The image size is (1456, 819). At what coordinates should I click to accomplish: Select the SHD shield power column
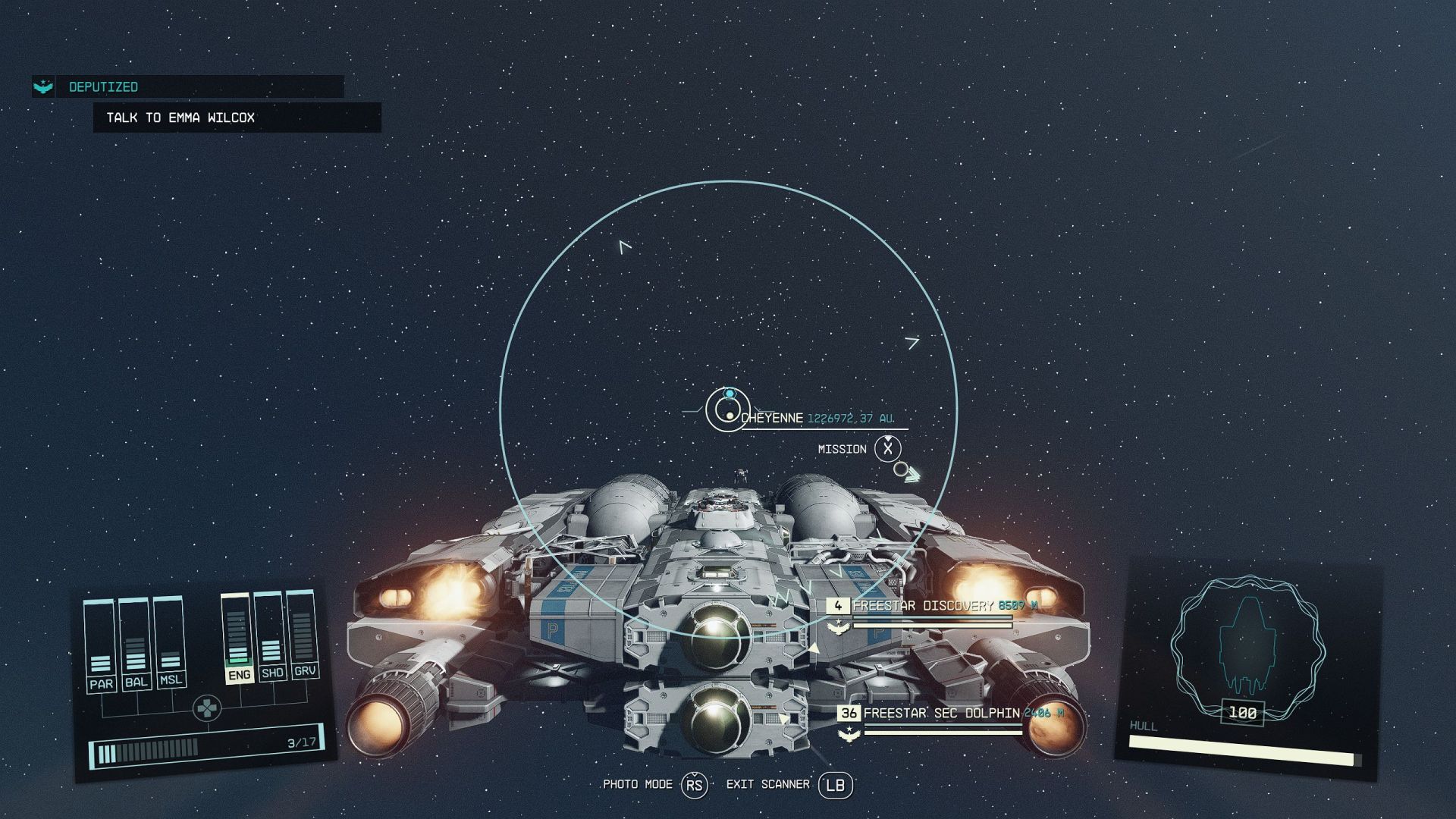coord(271,635)
